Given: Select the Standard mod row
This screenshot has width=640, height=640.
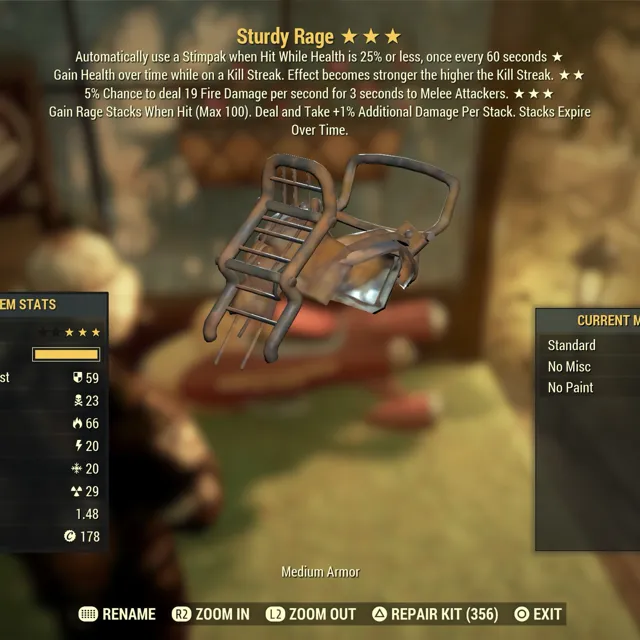Looking at the screenshot, I should coord(572,345).
